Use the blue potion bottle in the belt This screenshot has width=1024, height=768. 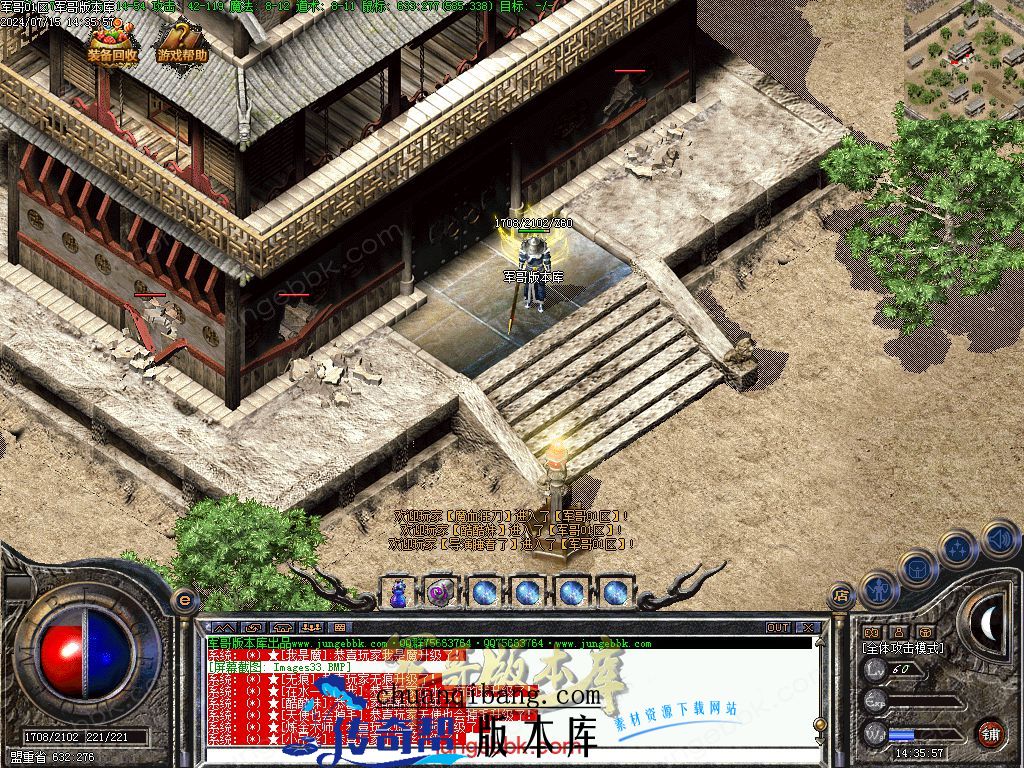(400, 592)
